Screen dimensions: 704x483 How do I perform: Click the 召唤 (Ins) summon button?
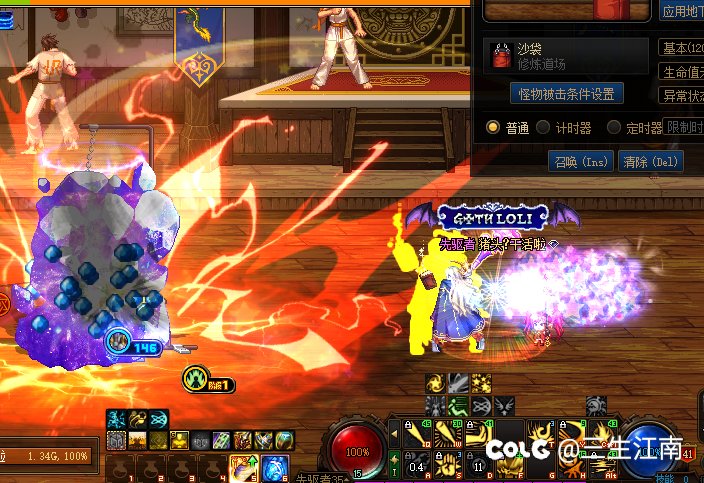pos(580,161)
